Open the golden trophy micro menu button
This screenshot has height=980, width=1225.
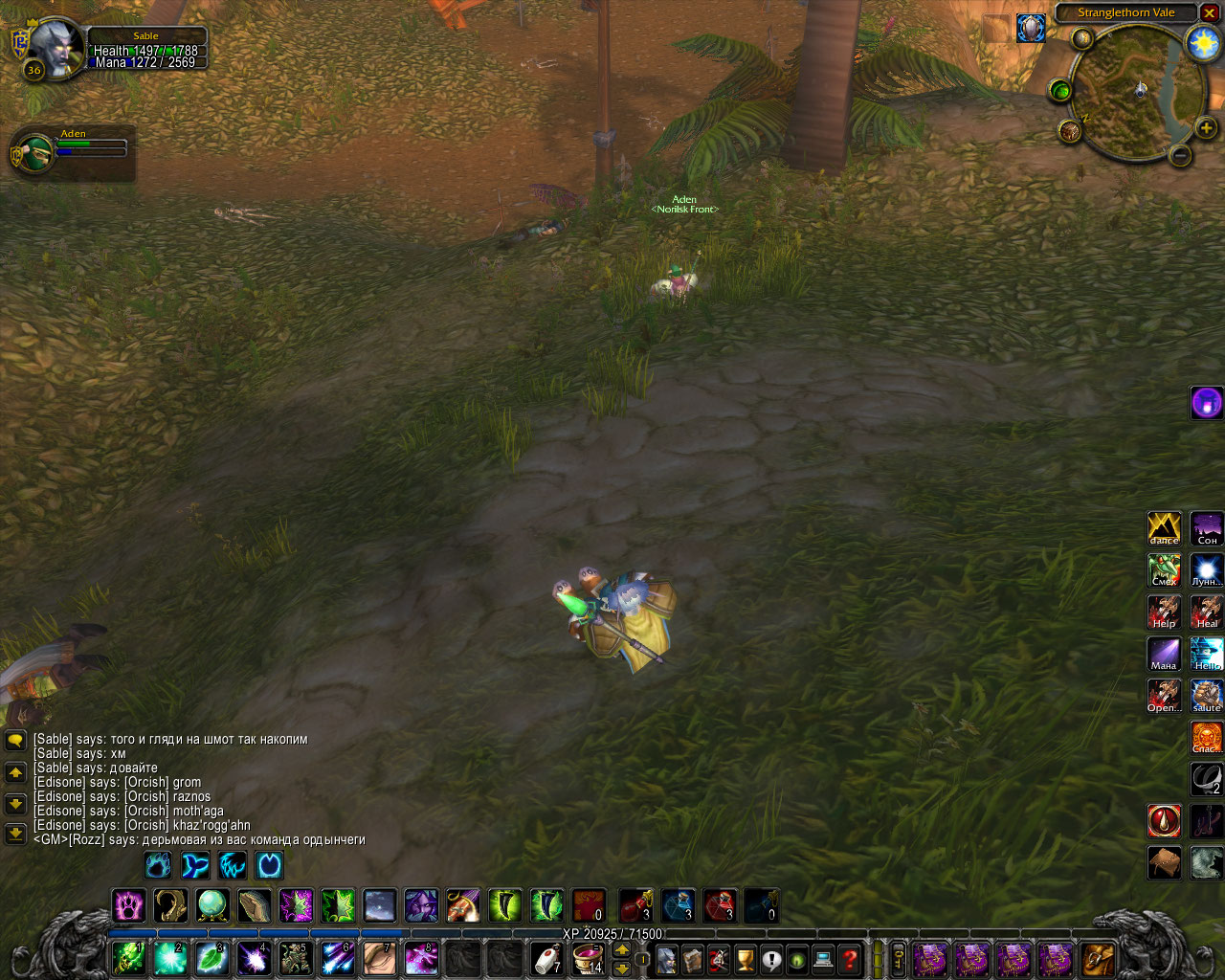click(745, 958)
